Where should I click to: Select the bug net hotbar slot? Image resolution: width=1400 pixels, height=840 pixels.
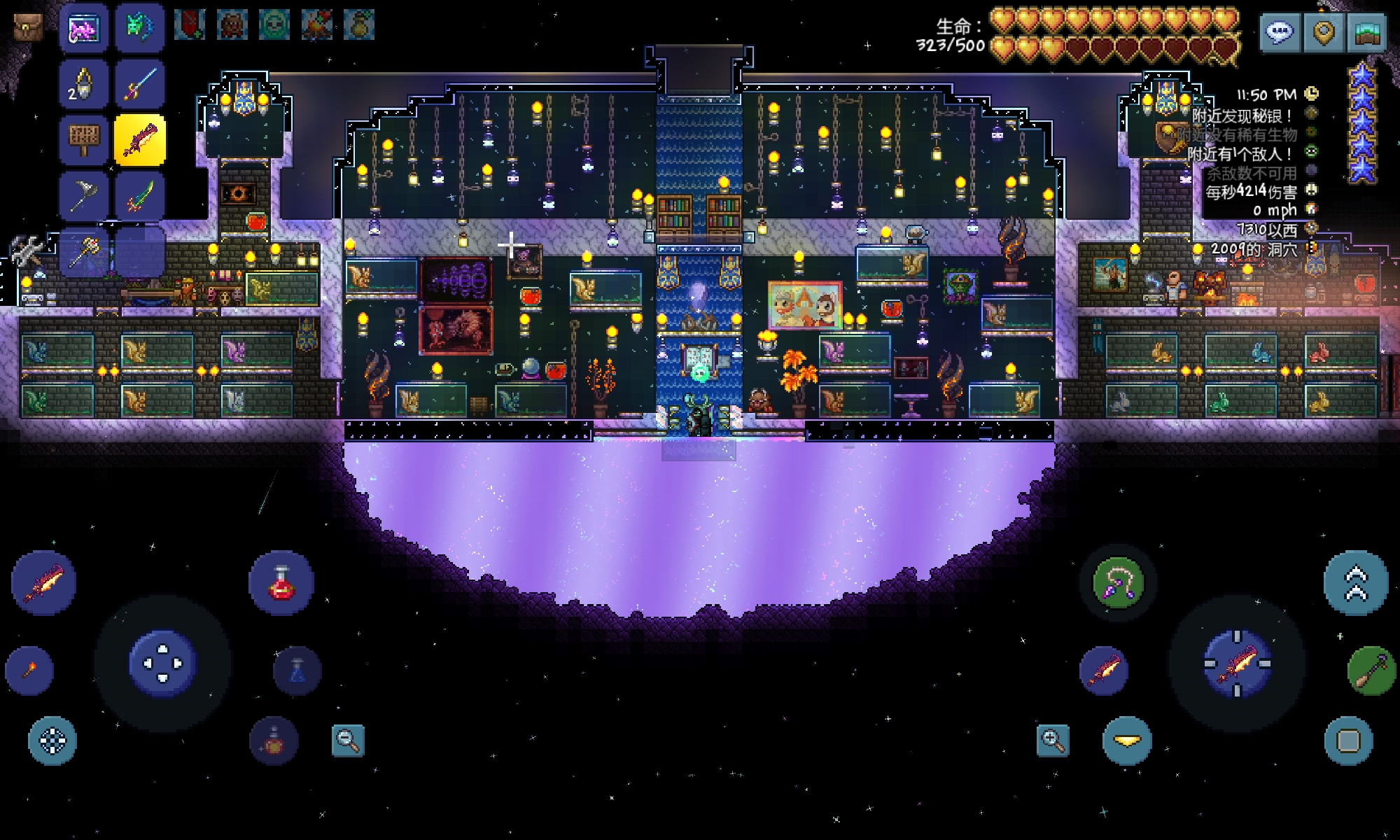click(x=84, y=195)
